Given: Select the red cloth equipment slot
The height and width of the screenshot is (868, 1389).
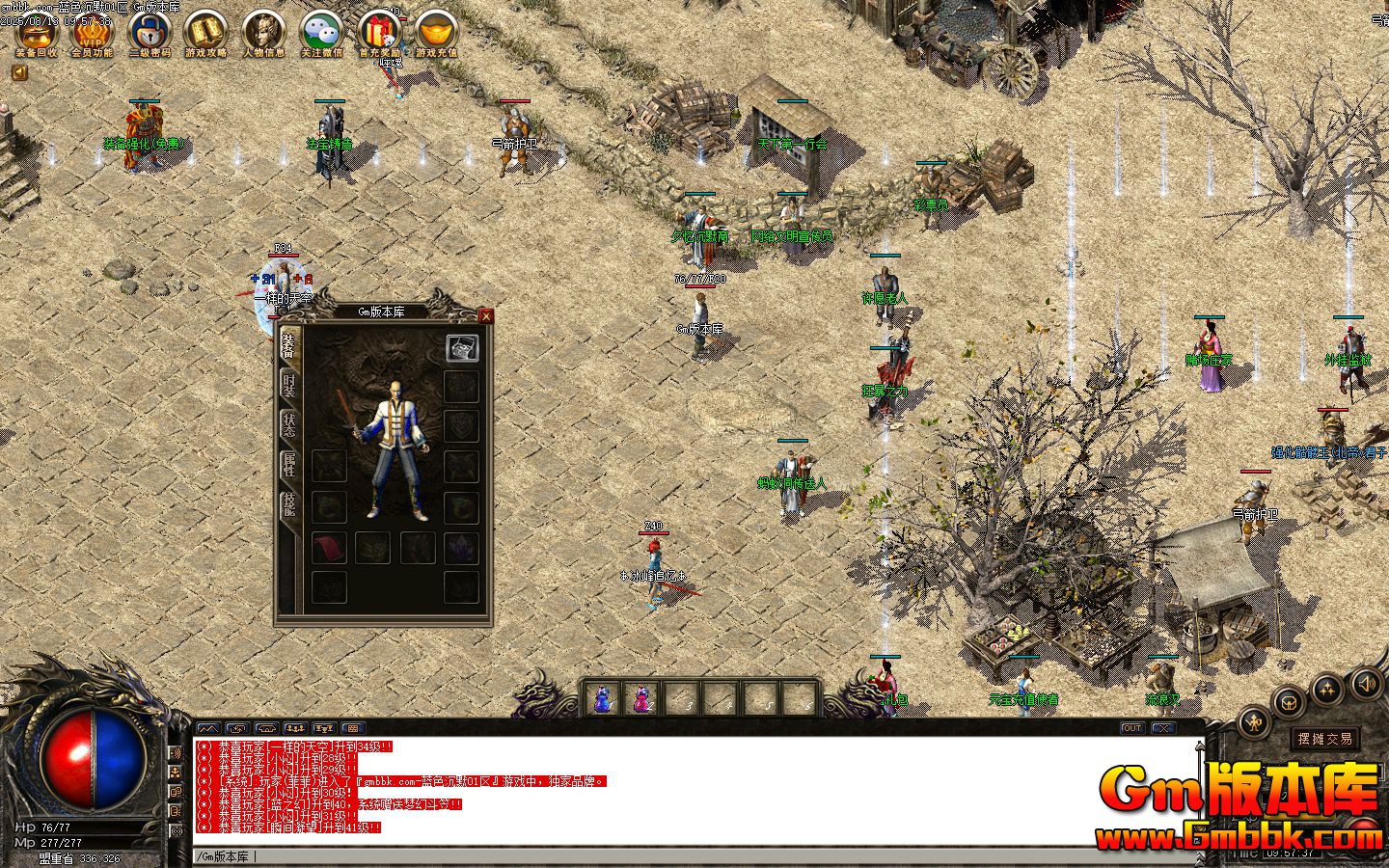Looking at the screenshot, I should coord(329,547).
